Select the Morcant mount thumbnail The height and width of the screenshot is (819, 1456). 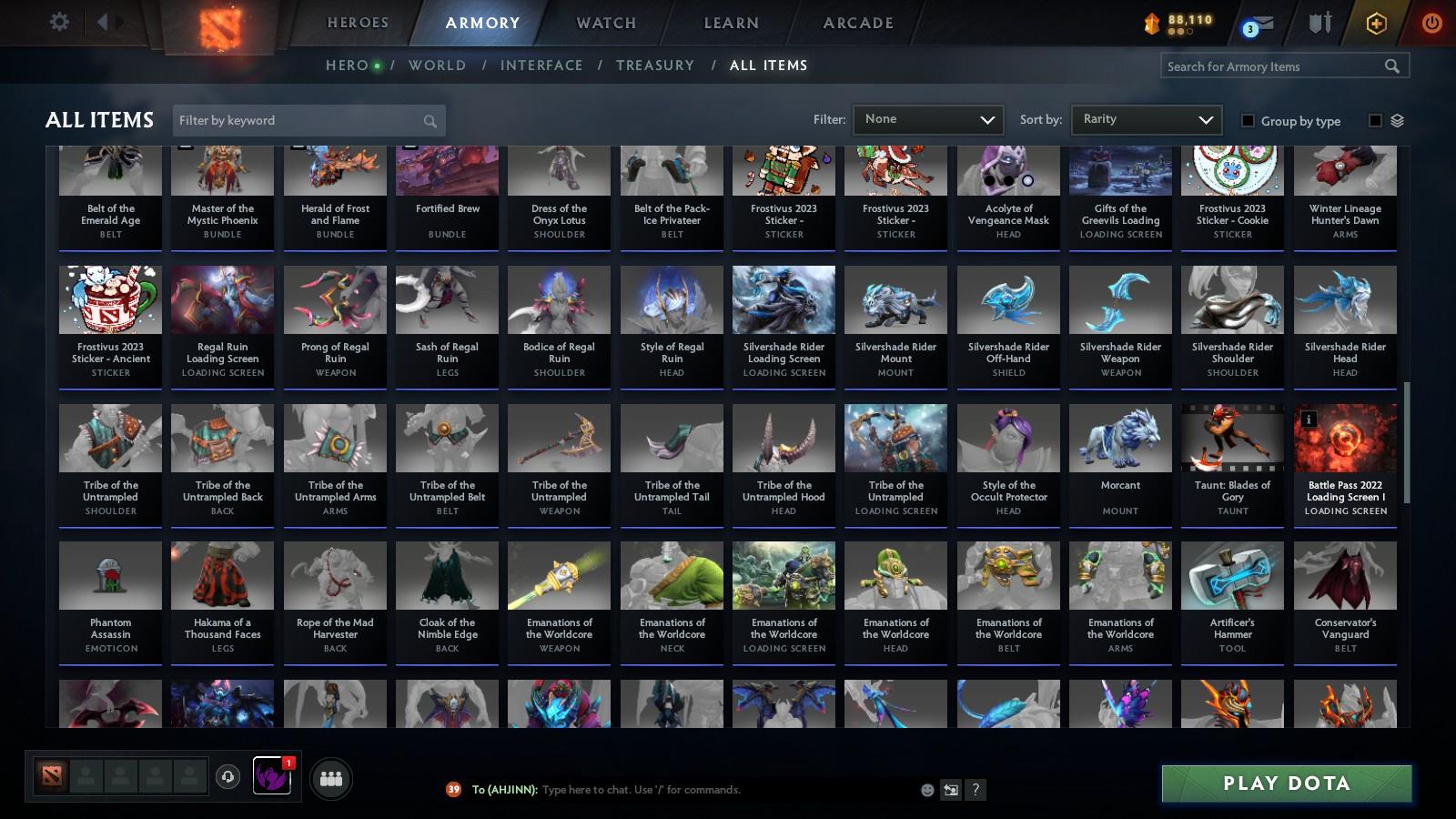pos(1120,438)
